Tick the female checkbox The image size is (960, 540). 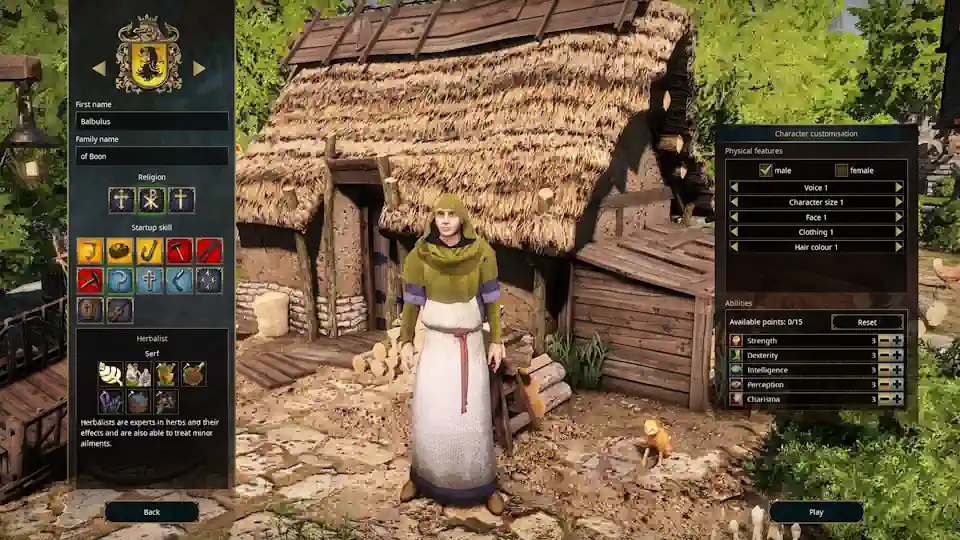[x=841, y=170]
